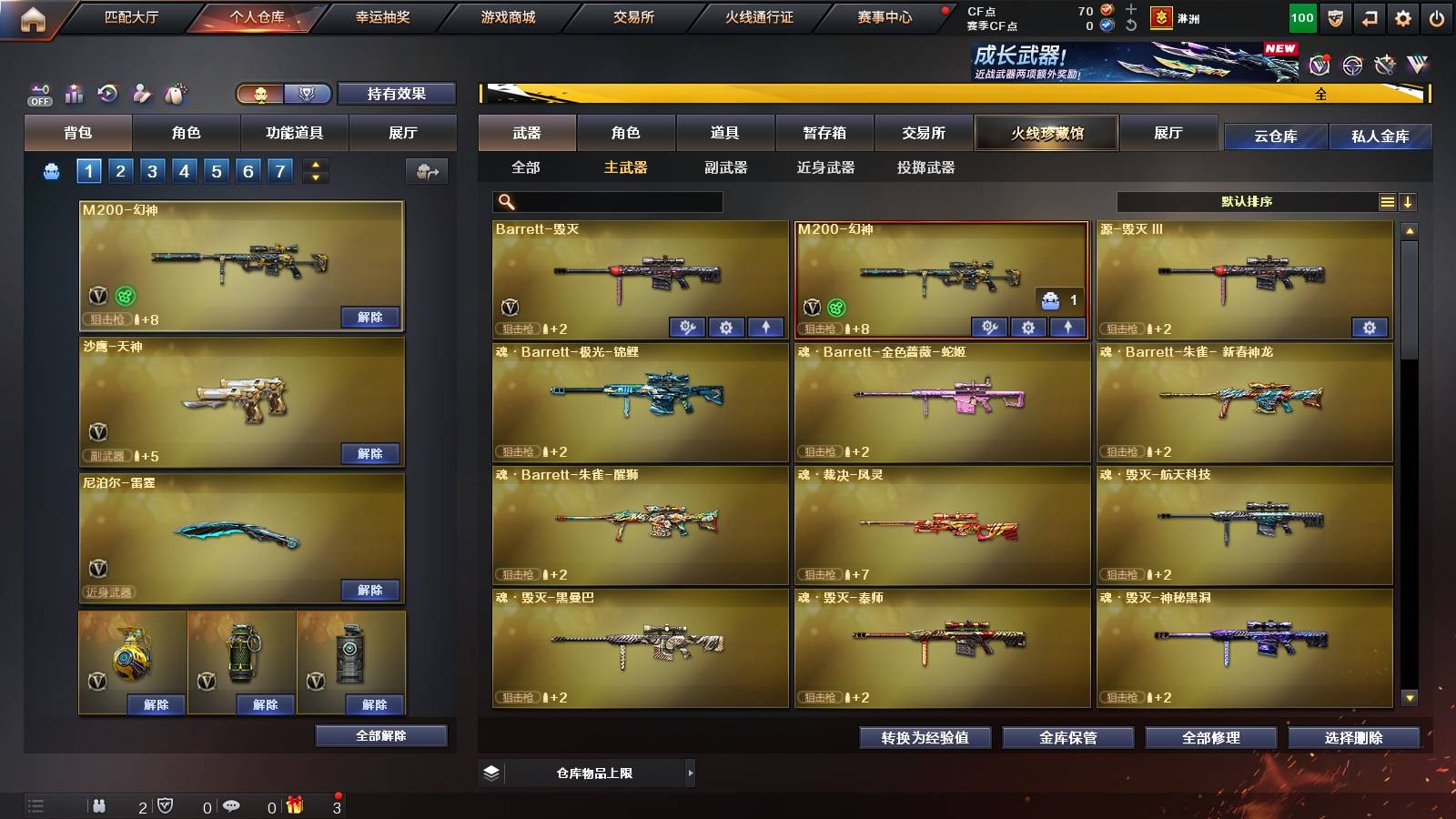Open the 默认排序 sort order dropdown
The width and height of the screenshot is (1456, 819).
pyautogui.click(x=1247, y=201)
